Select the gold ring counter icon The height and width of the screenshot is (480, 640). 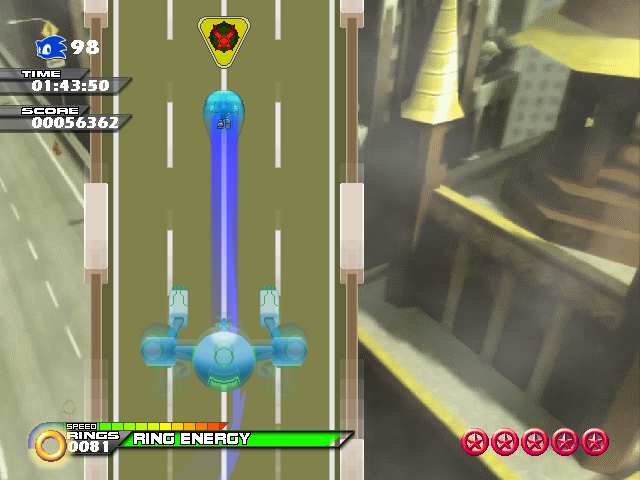click(48, 442)
